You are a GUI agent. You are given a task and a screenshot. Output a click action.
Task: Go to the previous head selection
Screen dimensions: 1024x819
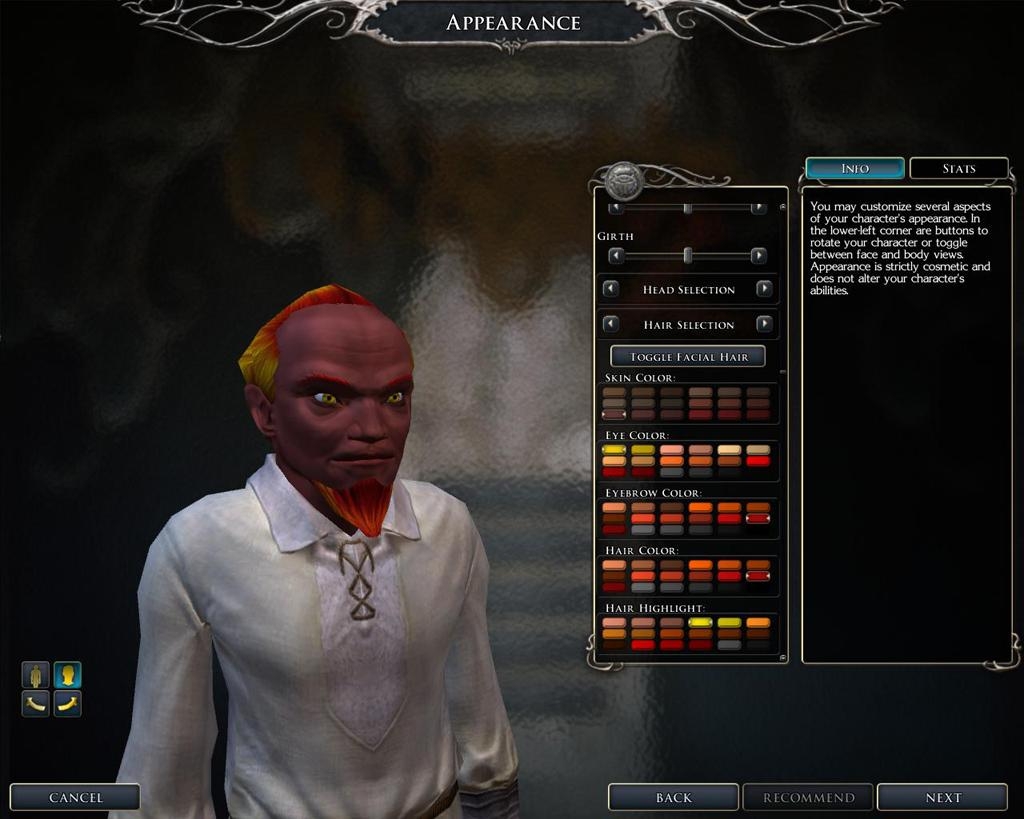(611, 289)
